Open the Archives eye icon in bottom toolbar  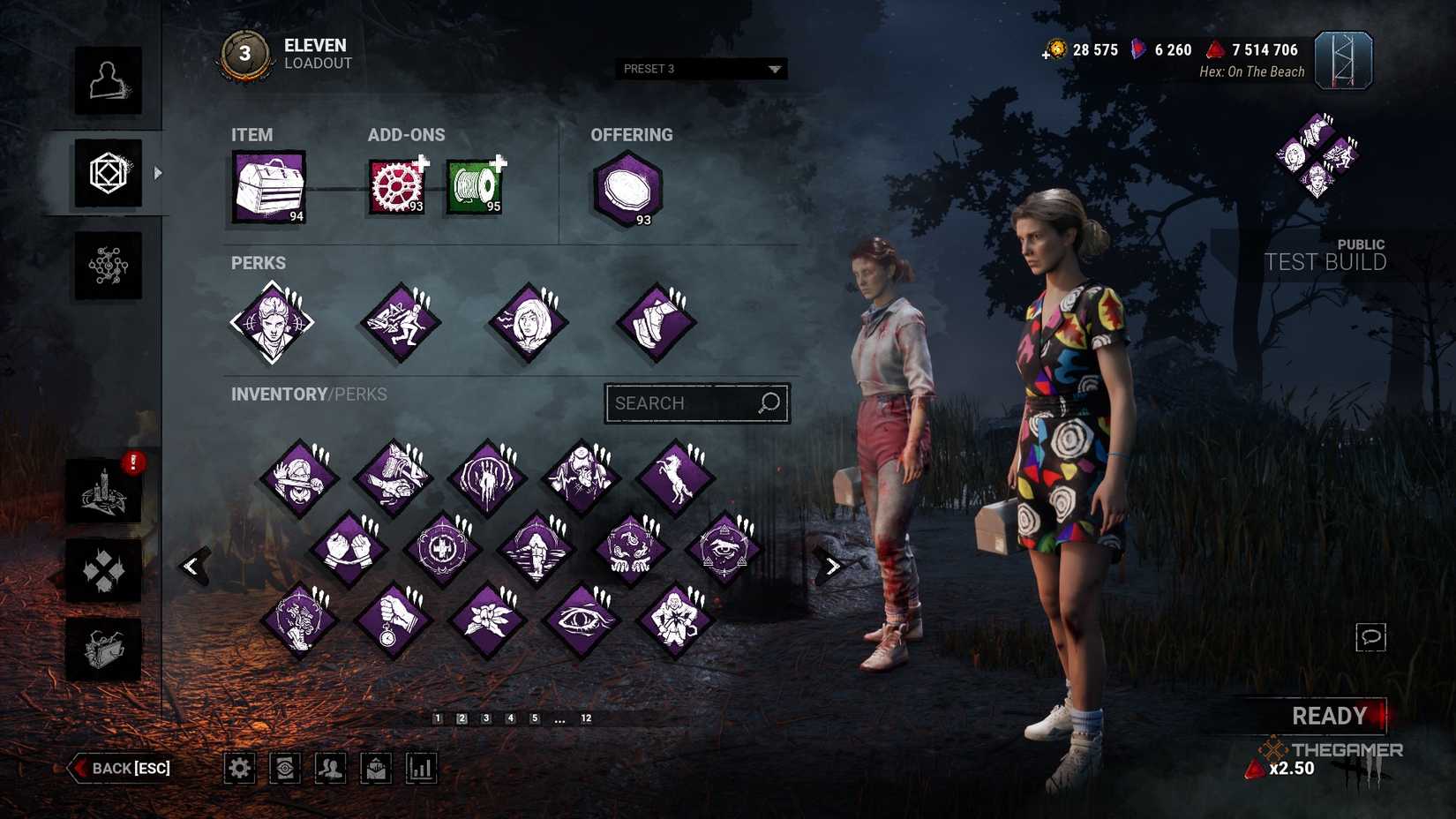click(284, 768)
